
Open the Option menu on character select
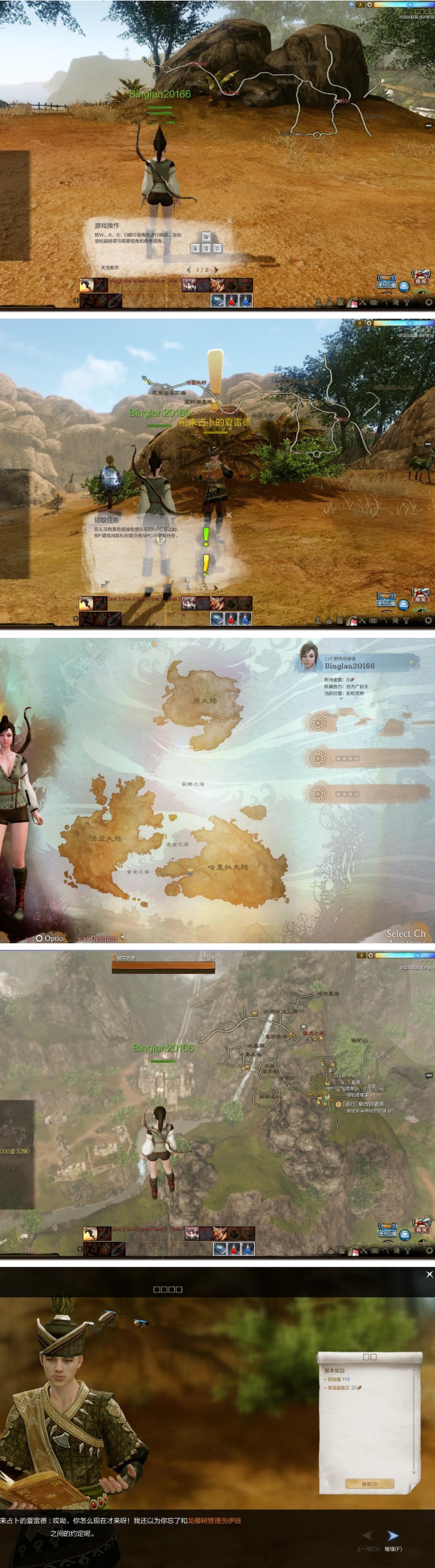coord(49,938)
